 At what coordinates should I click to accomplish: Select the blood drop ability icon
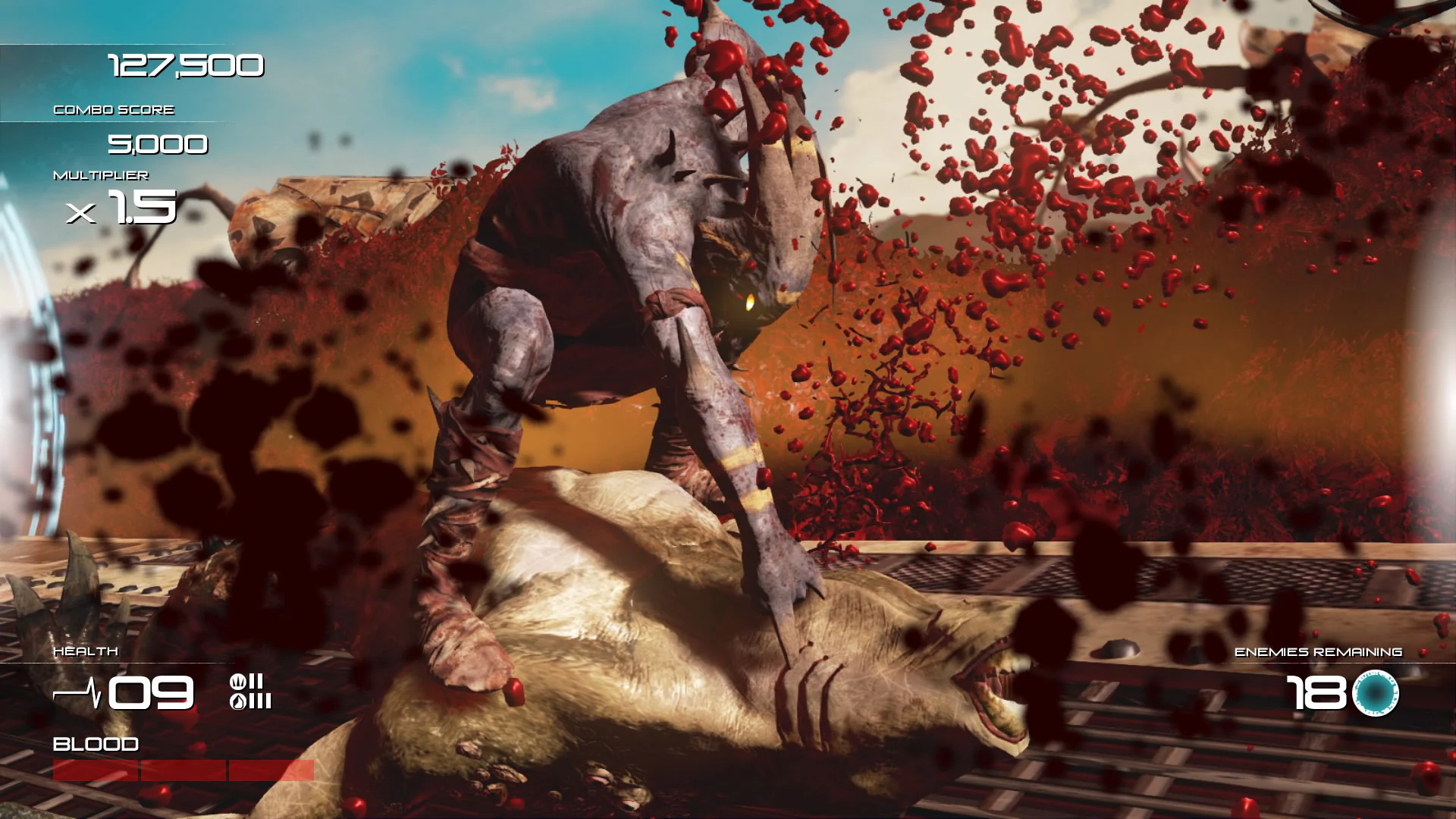(237, 701)
